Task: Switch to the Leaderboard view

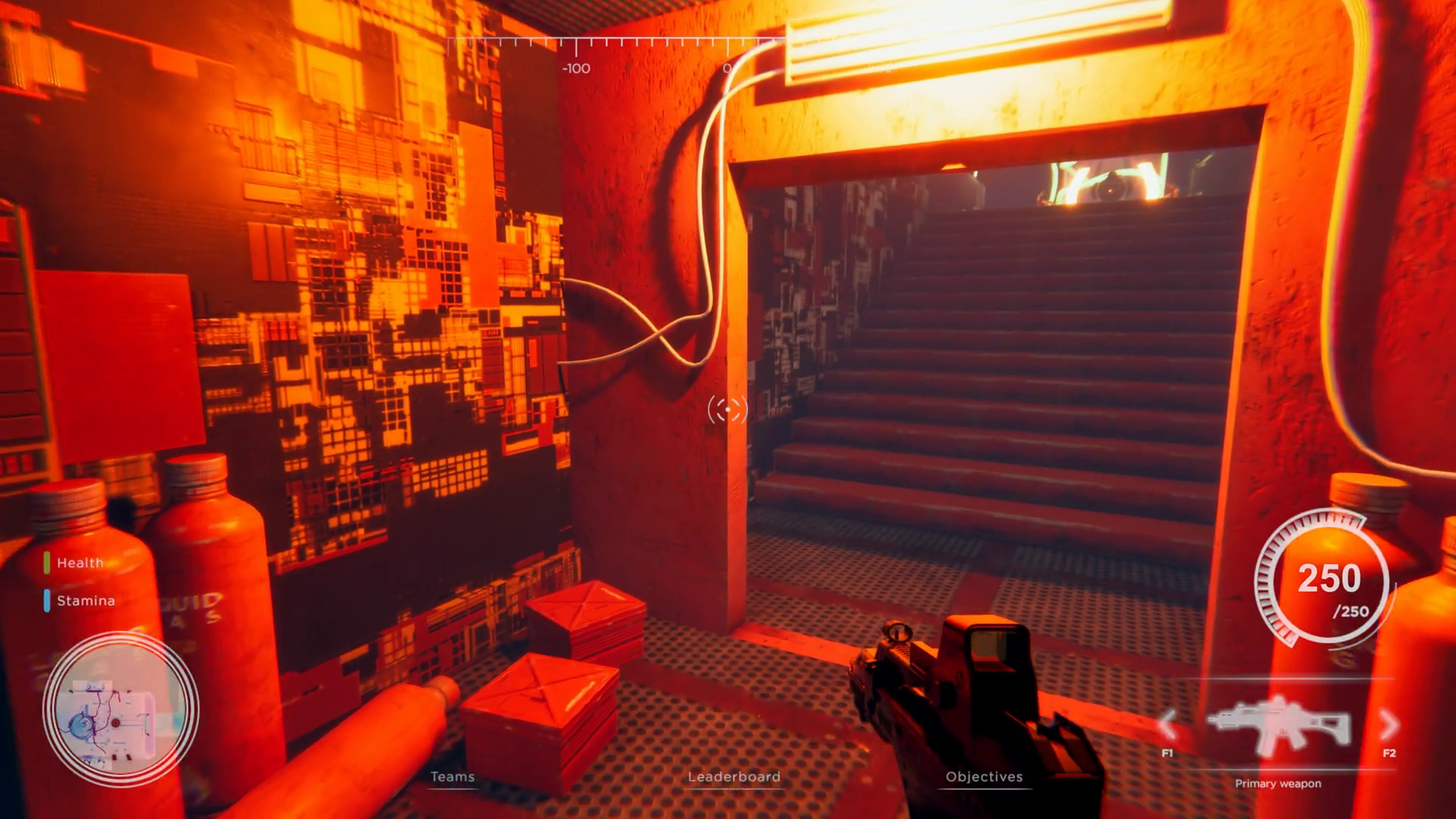Action: (734, 777)
